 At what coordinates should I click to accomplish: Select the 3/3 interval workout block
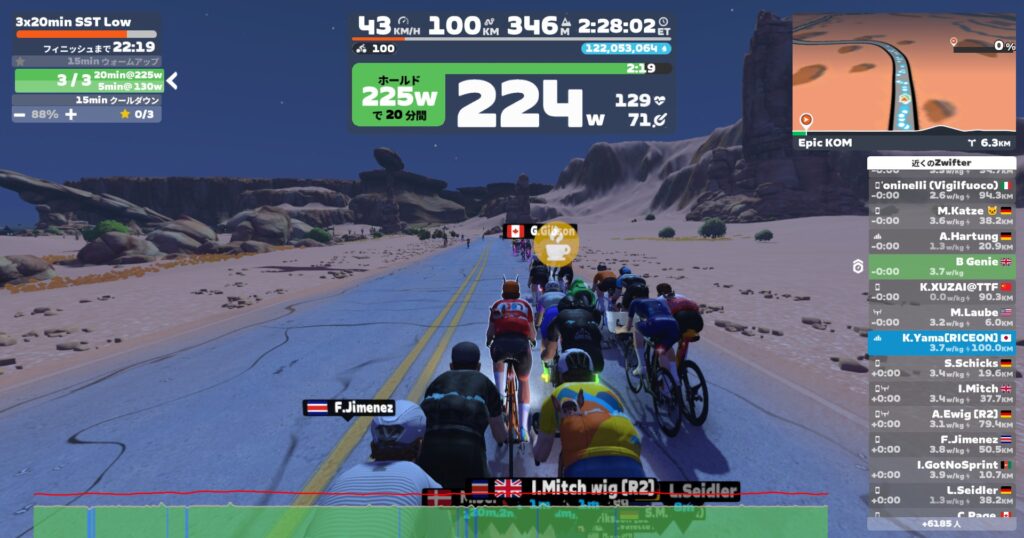[88, 80]
